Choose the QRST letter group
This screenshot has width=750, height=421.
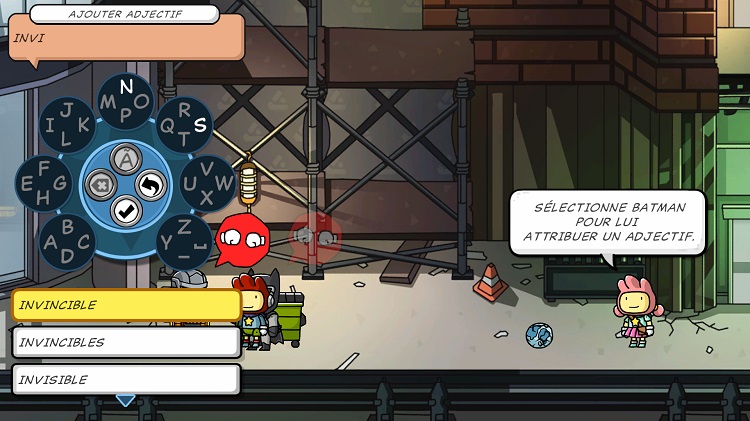click(185, 124)
